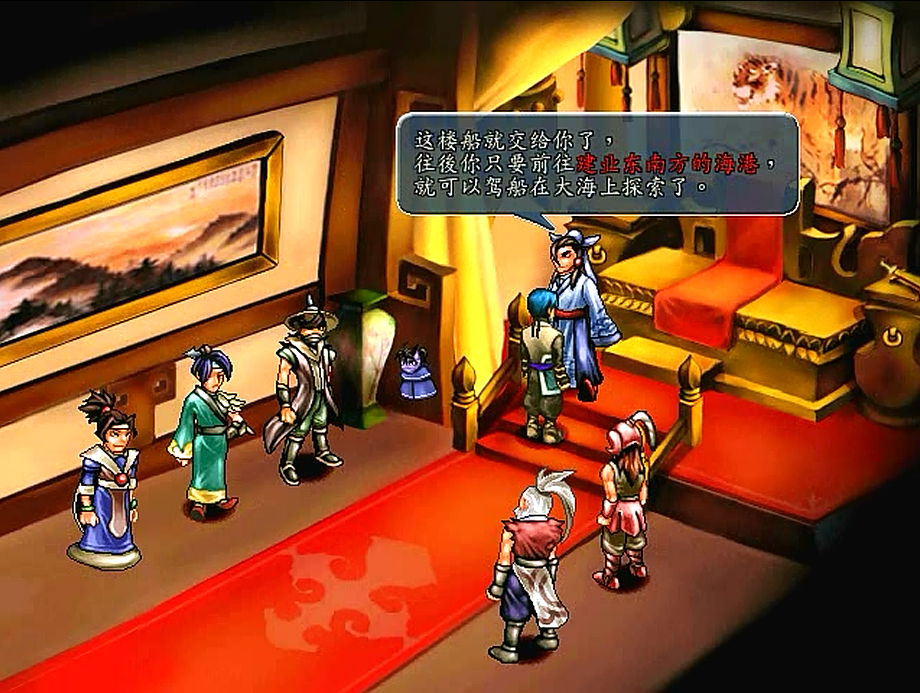Screen dimensions: 920x693
Task: Advance the speech bubble dialogue about the ship
Action: [x=597, y=162]
